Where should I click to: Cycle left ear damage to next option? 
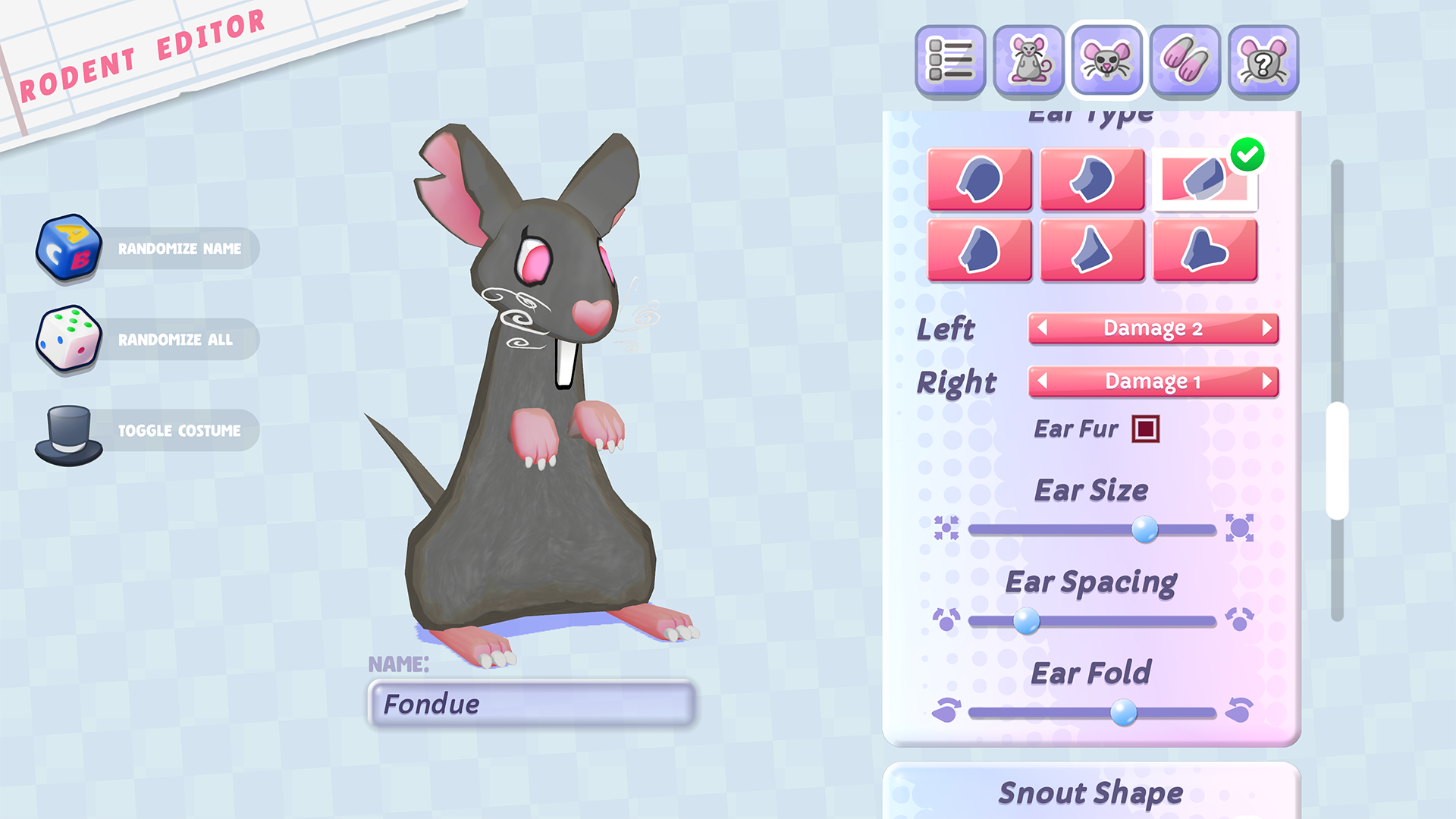coord(1266,328)
